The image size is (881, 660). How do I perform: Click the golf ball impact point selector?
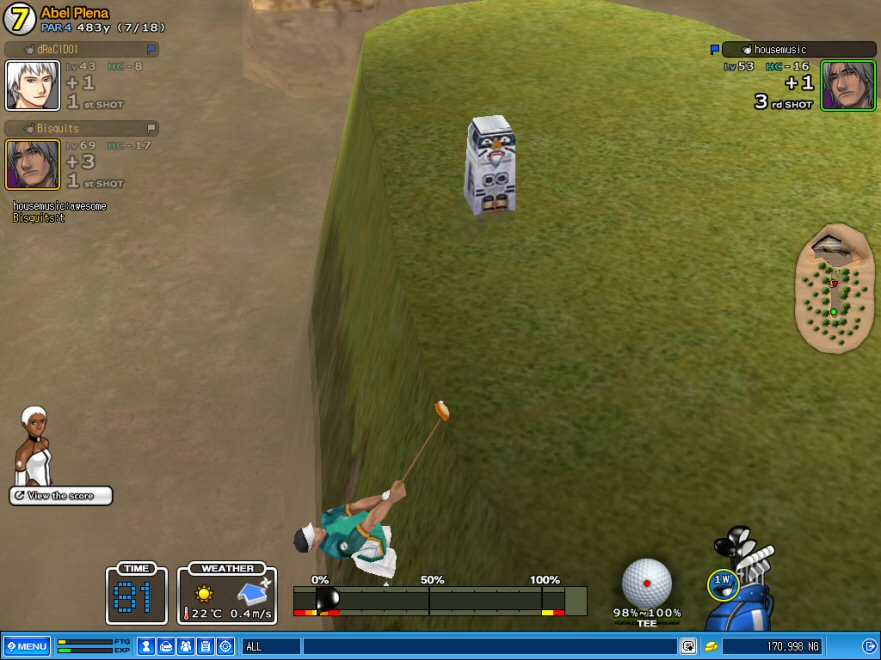click(646, 583)
